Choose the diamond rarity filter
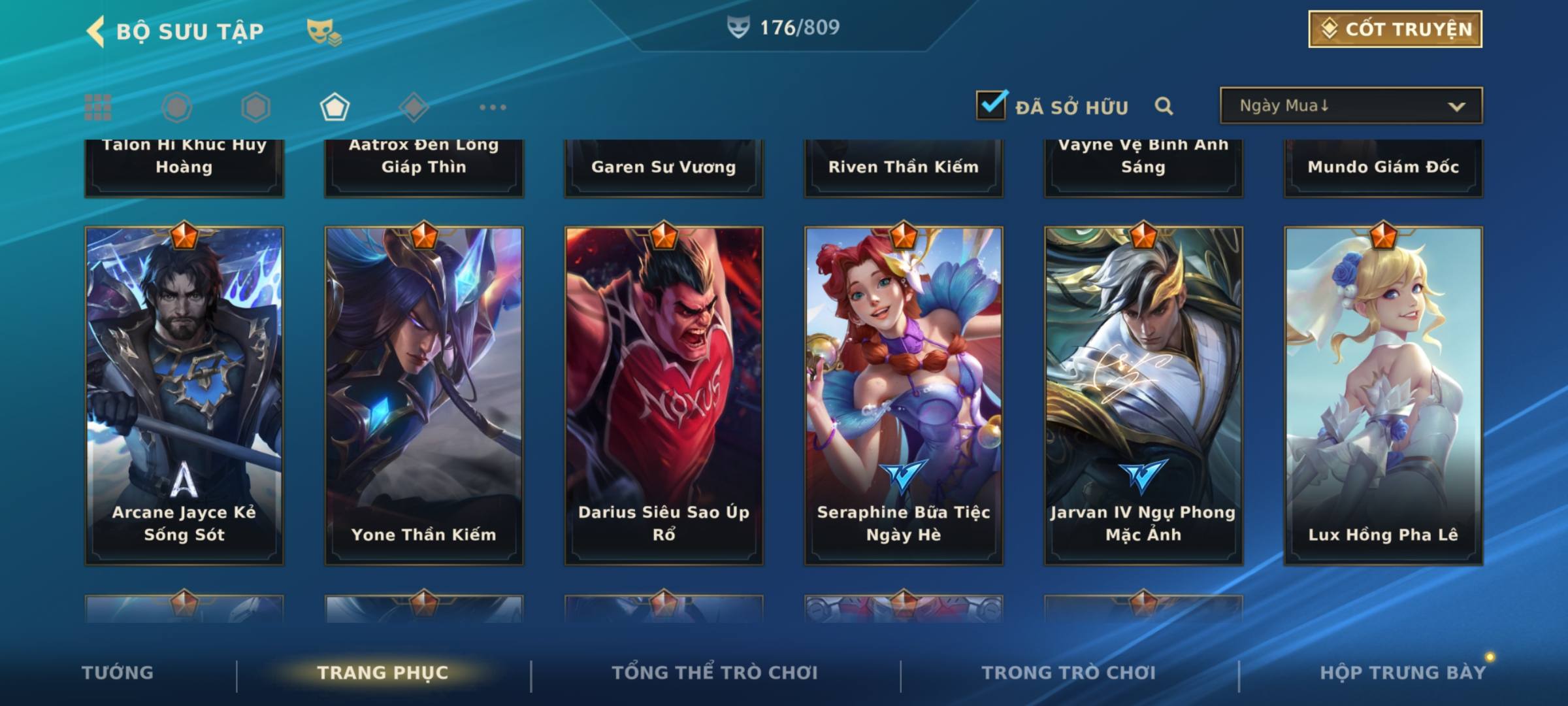Screen dimensions: 1568x706 414,107
